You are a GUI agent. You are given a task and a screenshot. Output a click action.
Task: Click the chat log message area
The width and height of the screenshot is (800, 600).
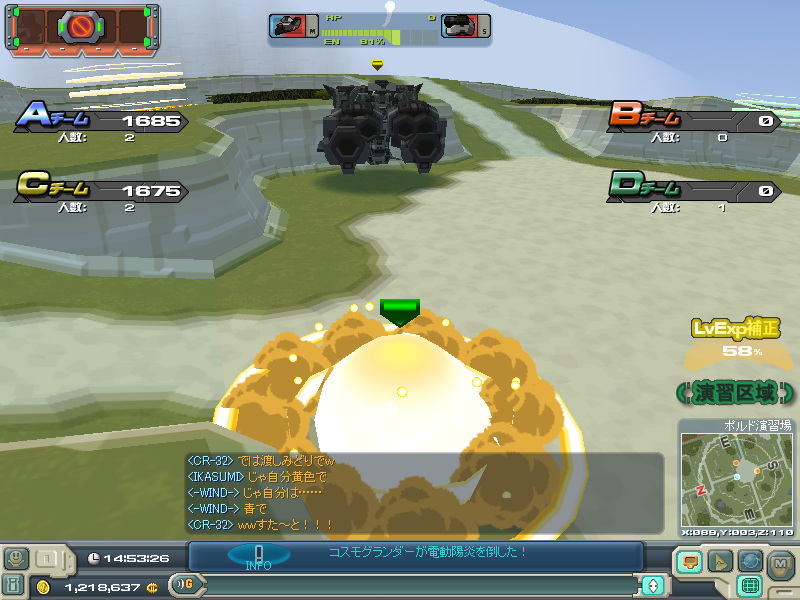pos(420,492)
